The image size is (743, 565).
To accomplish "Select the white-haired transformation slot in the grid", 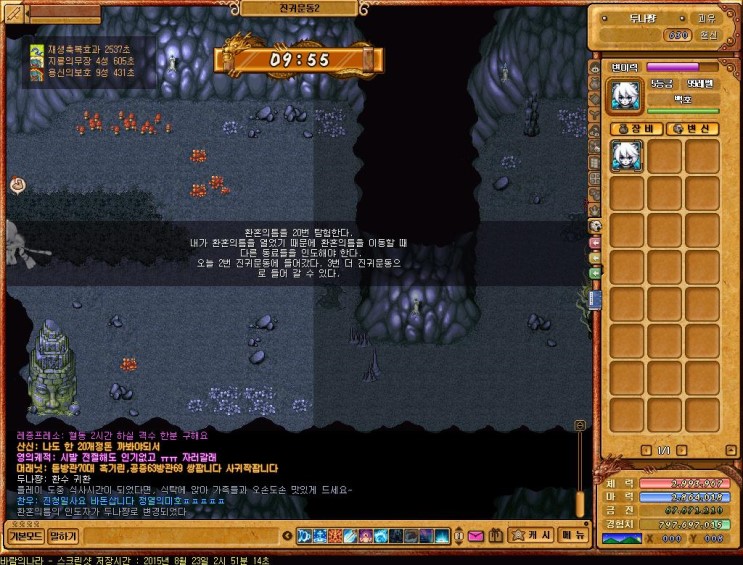I will tap(627, 156).
